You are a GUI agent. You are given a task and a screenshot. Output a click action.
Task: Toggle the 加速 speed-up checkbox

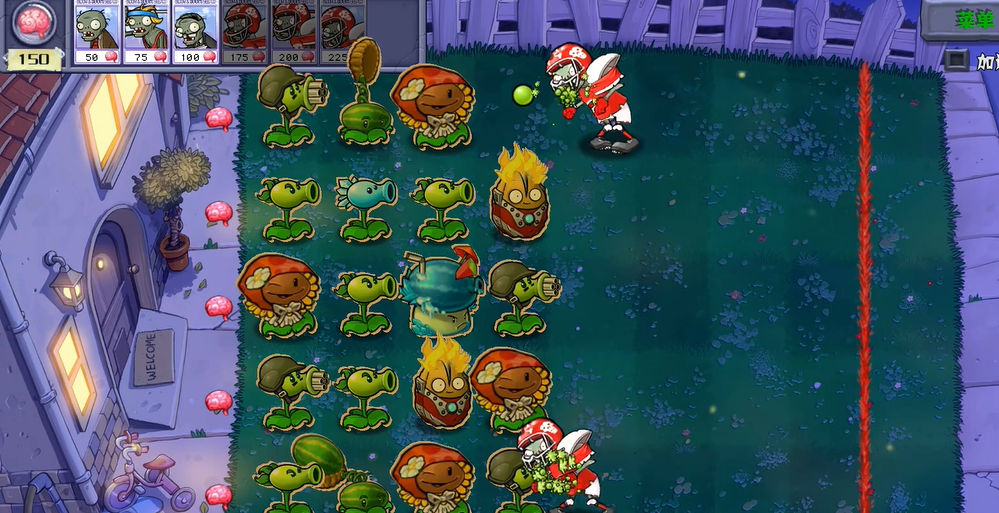(x=955, y=60)
